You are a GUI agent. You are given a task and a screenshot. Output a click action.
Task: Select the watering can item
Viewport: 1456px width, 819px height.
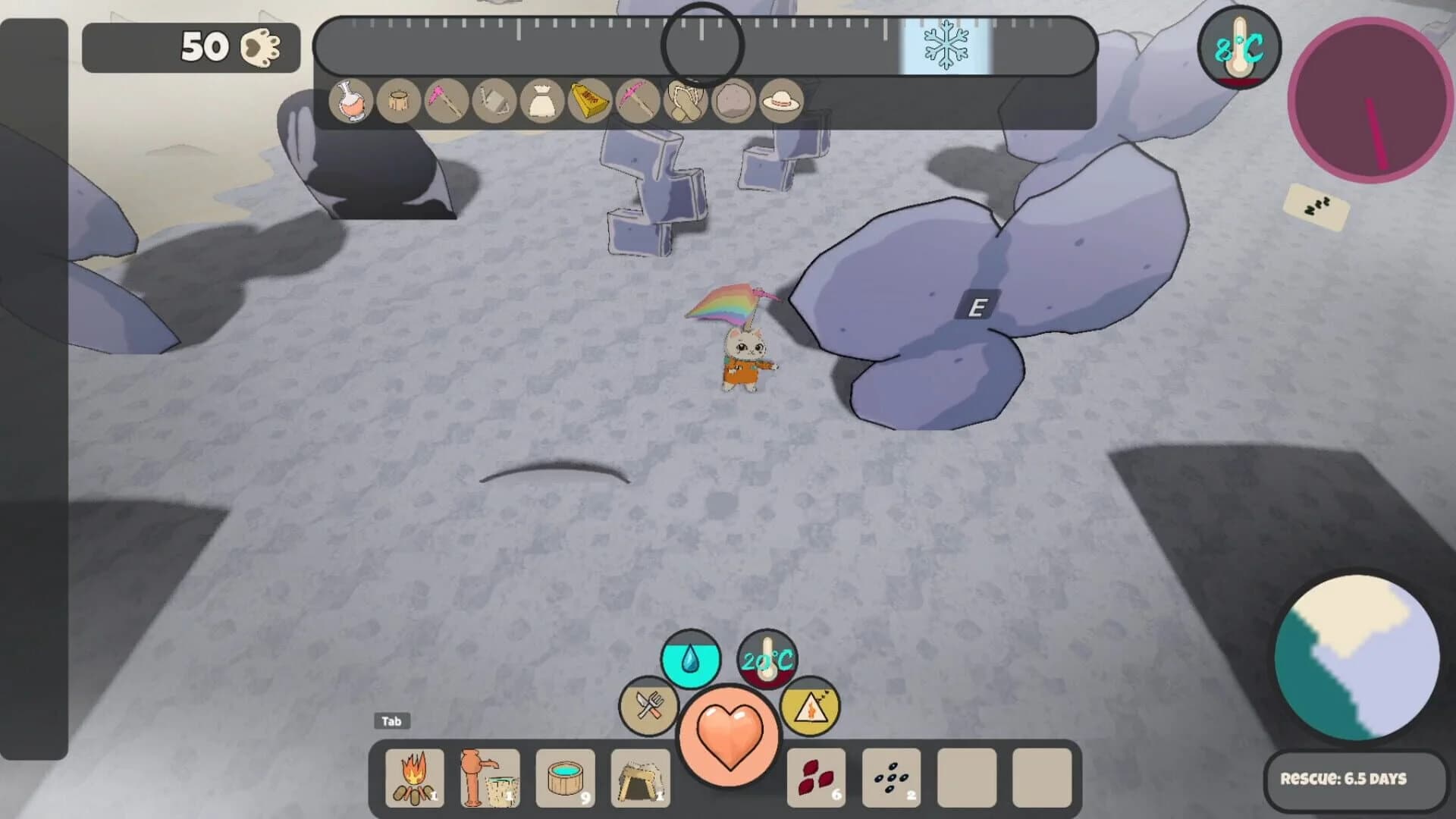click(x=494, y=102)
